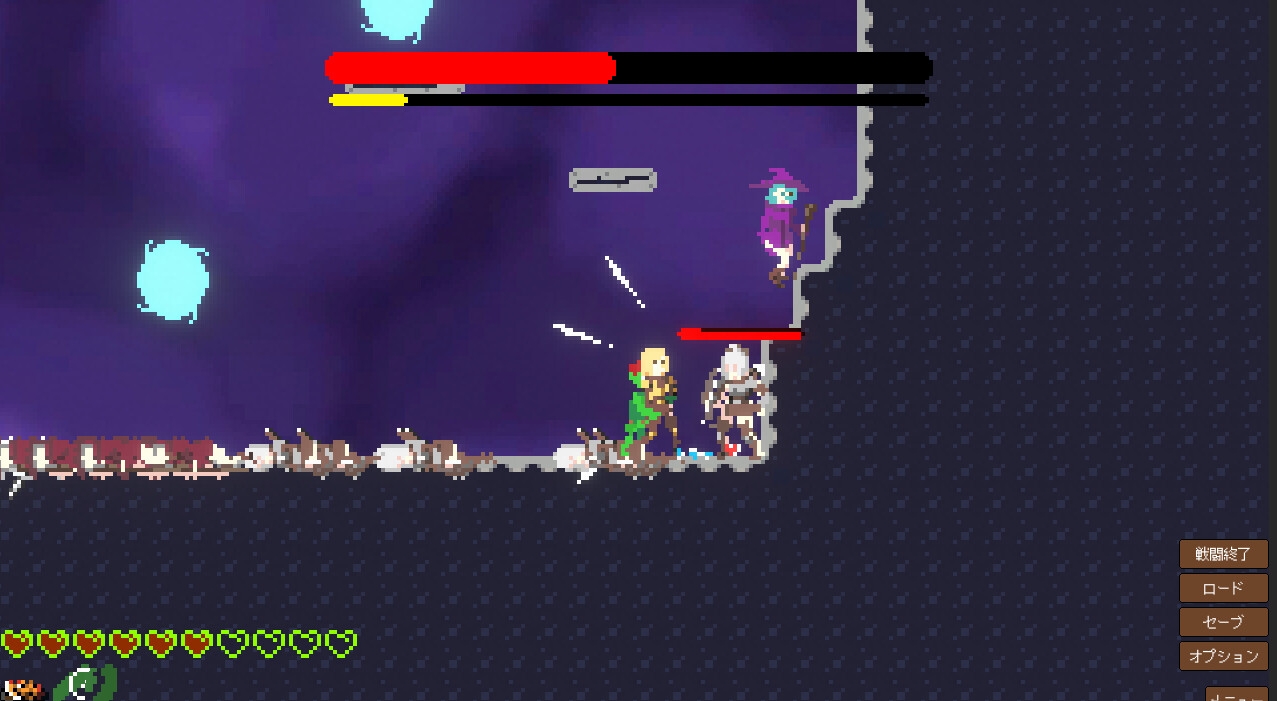The image size is (1277, 701).
Task: Choose the orange striped item icon
Action: [x=24, y=689]
